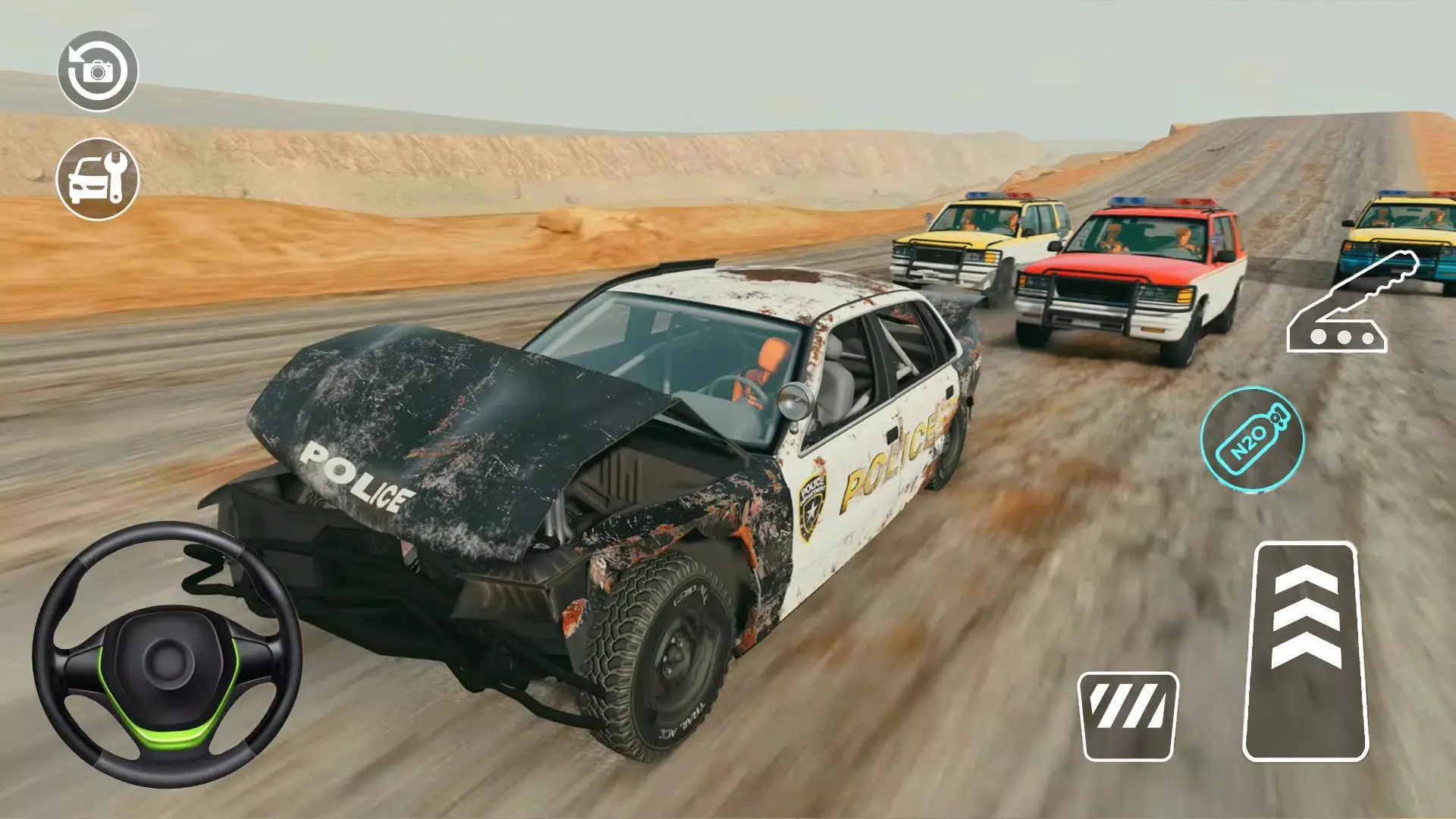
Task: Hit the accelerator gas pedal
Action: point(1305,651)
